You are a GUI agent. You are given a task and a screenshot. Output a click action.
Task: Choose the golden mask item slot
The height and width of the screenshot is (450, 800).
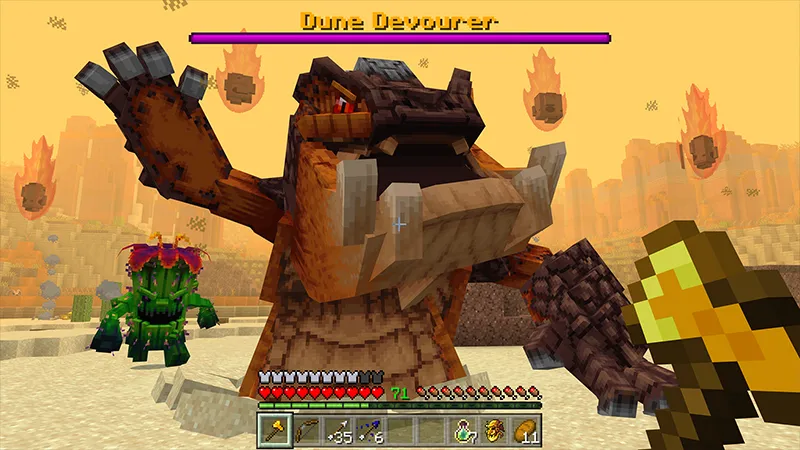[494, 430]
